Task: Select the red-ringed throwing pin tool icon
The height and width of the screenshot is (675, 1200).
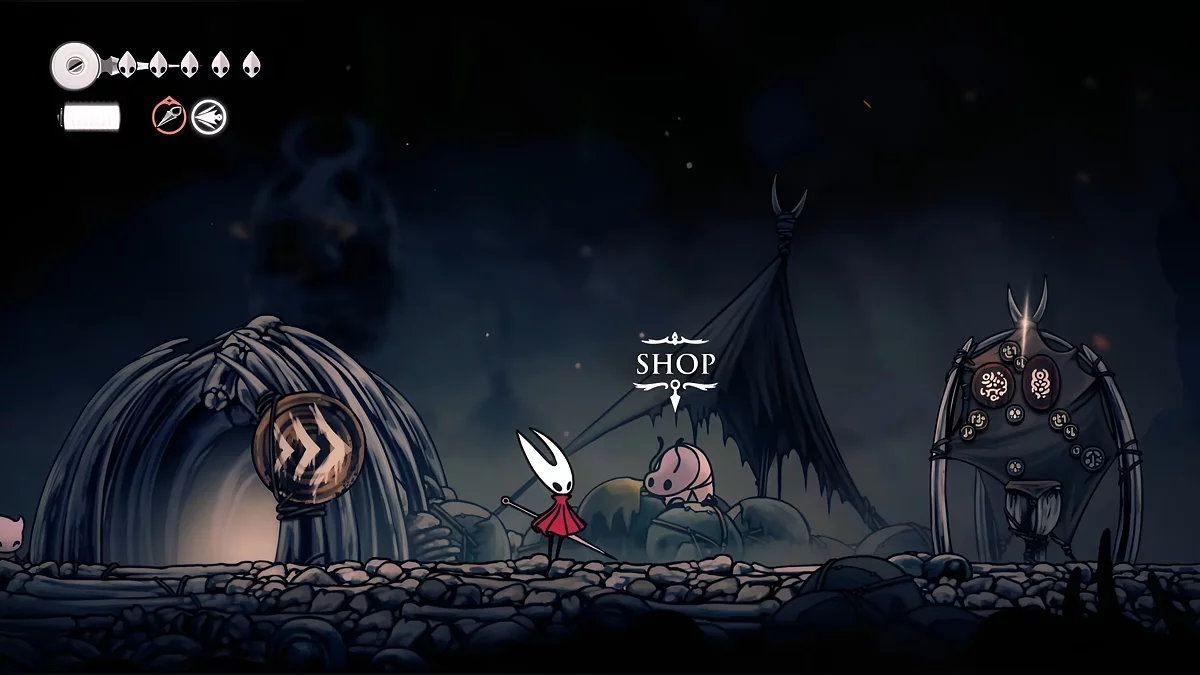Action: 169,117
